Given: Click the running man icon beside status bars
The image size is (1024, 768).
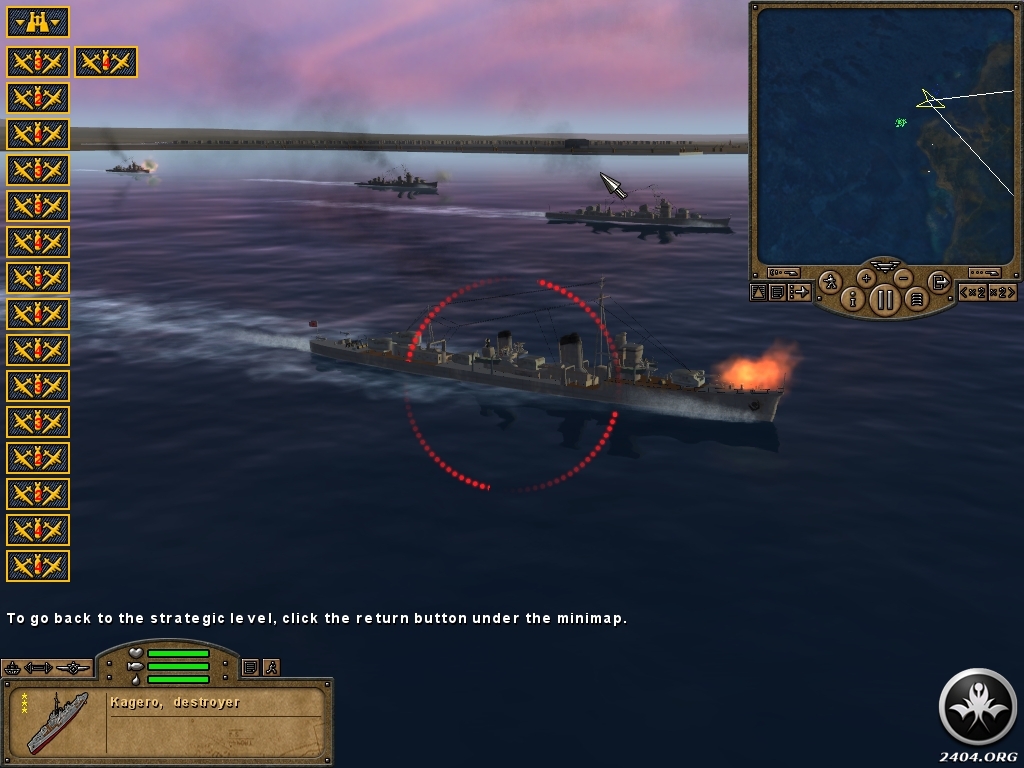Looking at the screenshot, I should point(270,667).
